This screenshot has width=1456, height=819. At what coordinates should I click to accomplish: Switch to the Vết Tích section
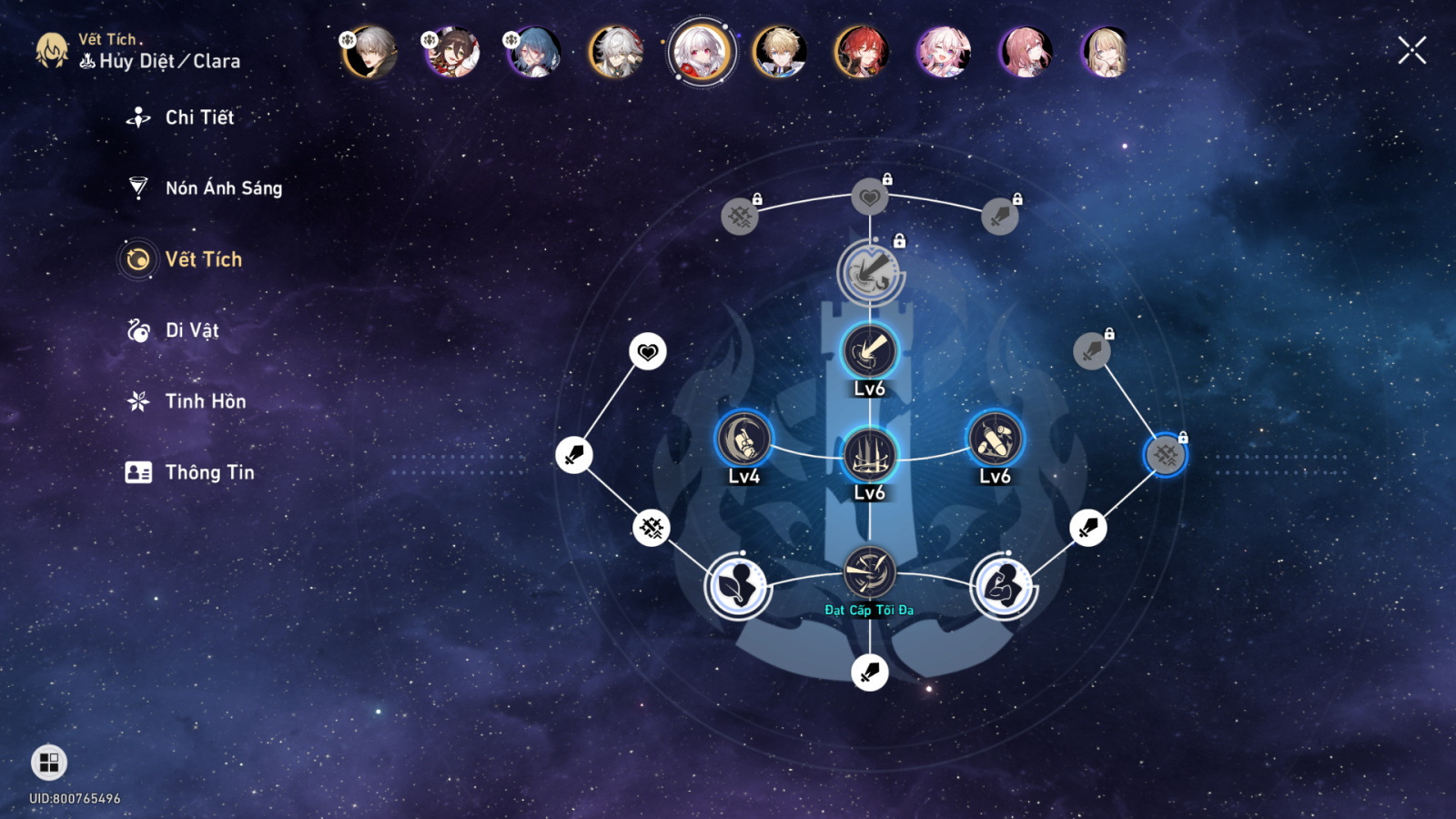pyautogui.click(x=202, y=259)
